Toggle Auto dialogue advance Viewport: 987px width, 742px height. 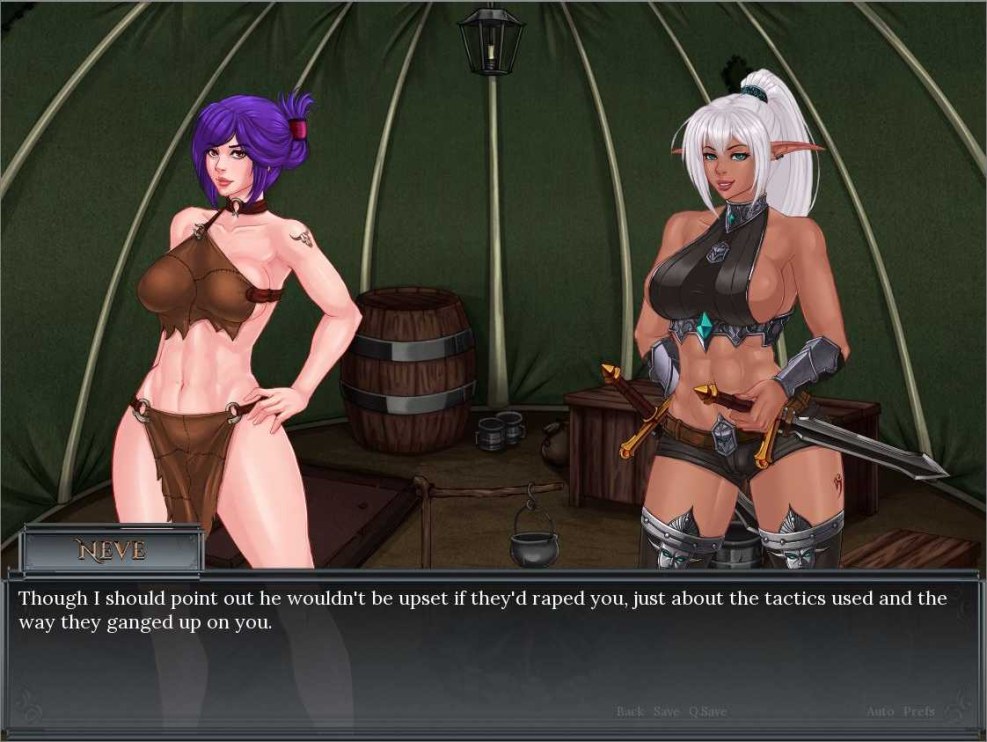click(880, 711)
